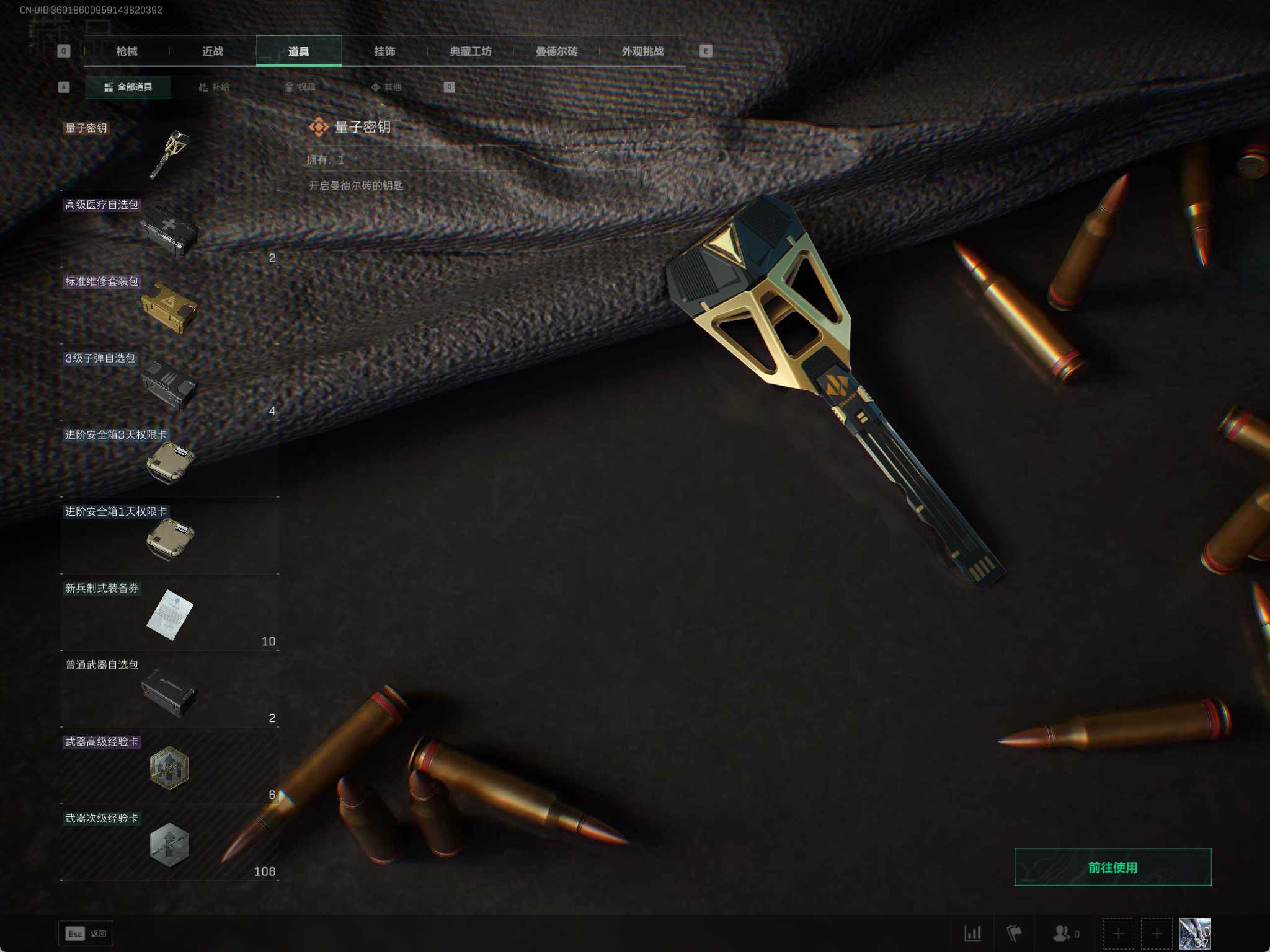
Task: Select the 武器高级经验卡 item
Action: click(x=169, y=767)
